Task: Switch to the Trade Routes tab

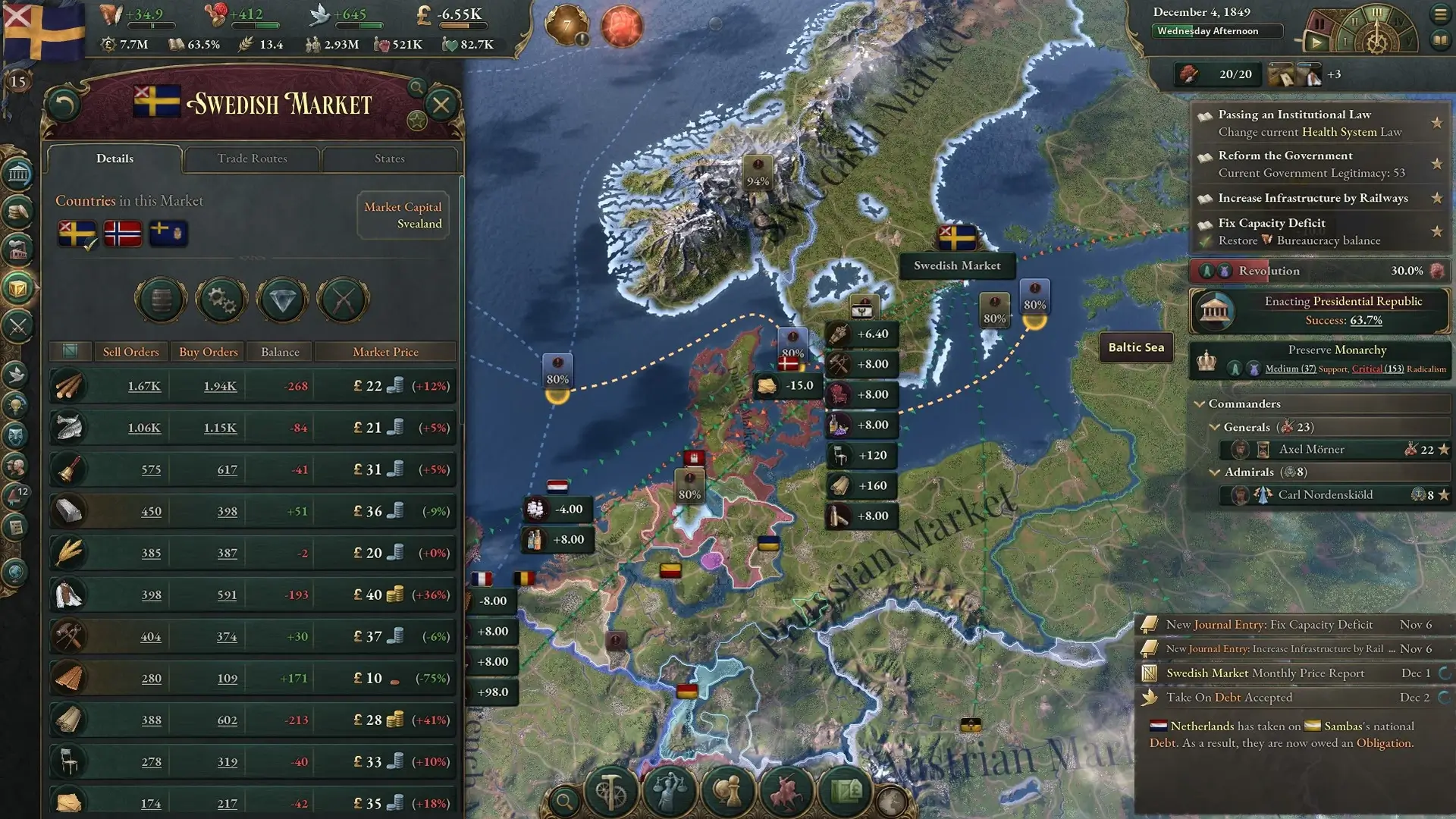Action: [252, 158]
